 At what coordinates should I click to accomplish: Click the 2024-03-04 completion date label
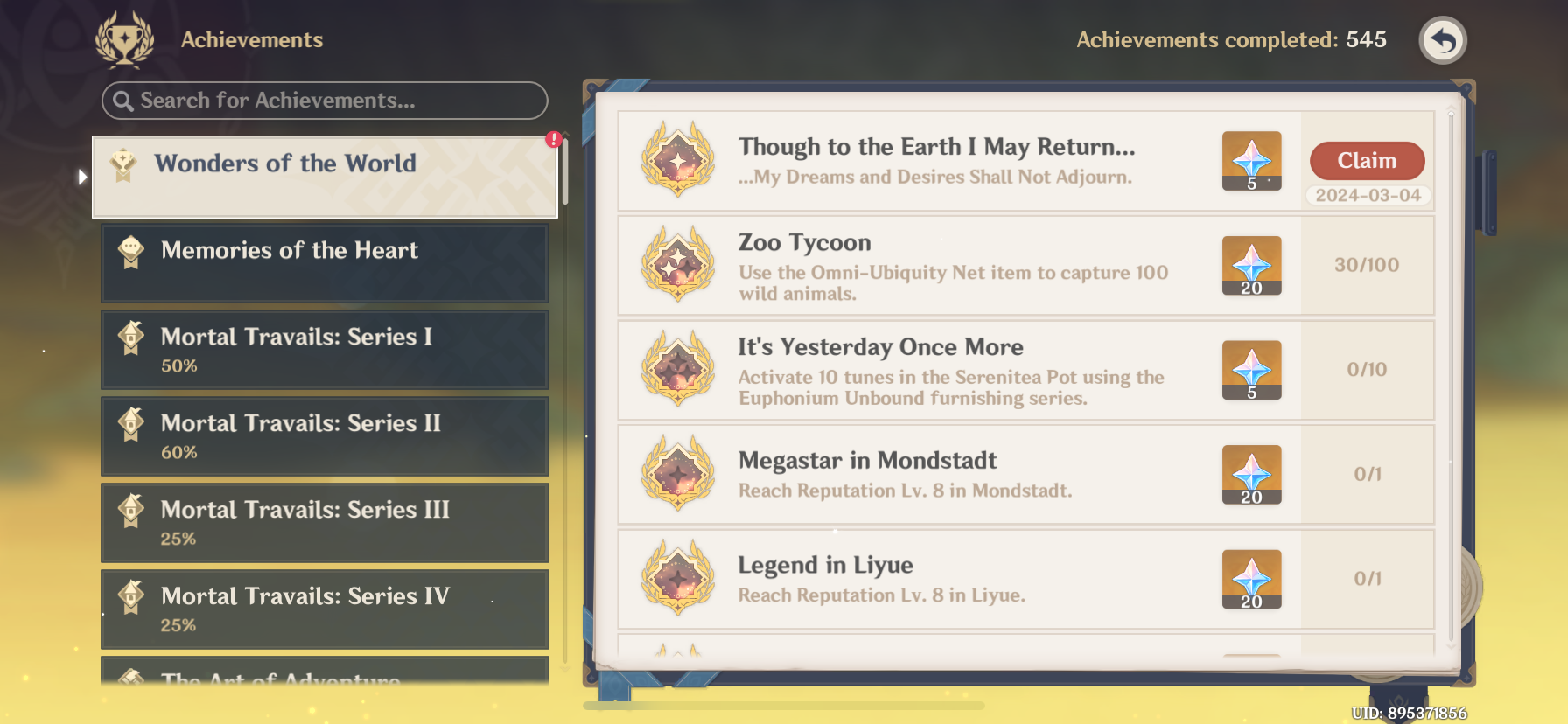[x=1367, y=196]
